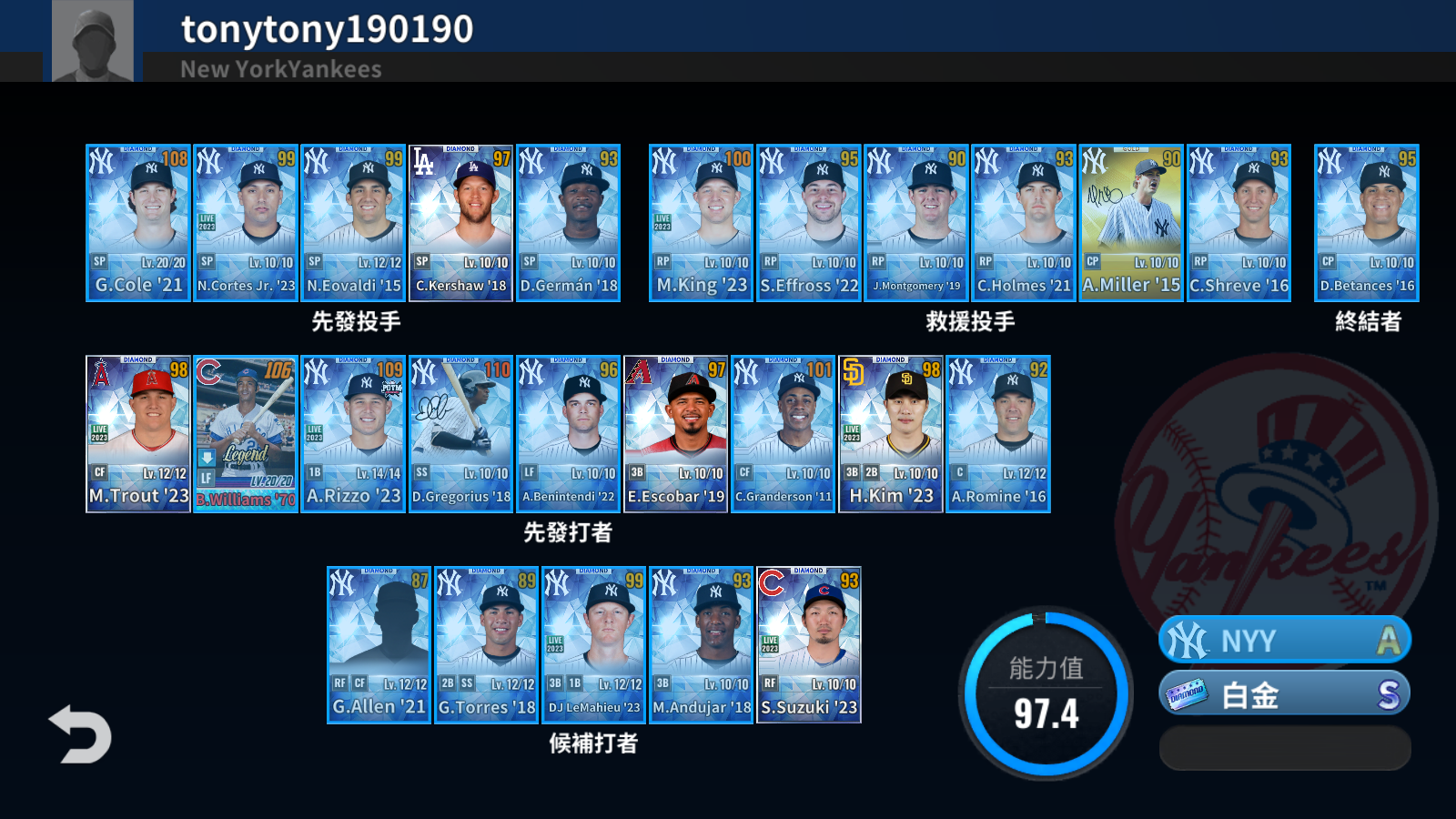Tap the DIAMOND badge on the 白金 row
1456x819 pixels.
click(x=1186, y=693)
